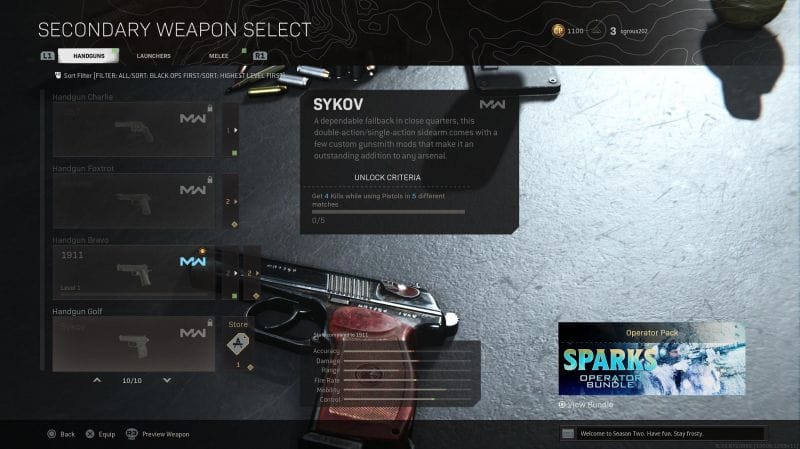Choose the Handgun Foxtrot weapon card
The image size is (800, 449).
pos(133,201)
